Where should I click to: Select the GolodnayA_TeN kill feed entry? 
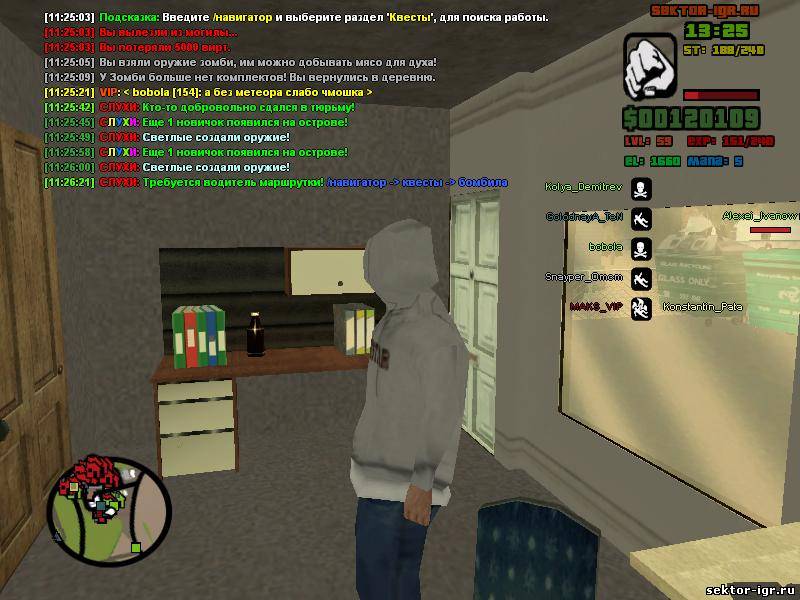pos(583,217)
